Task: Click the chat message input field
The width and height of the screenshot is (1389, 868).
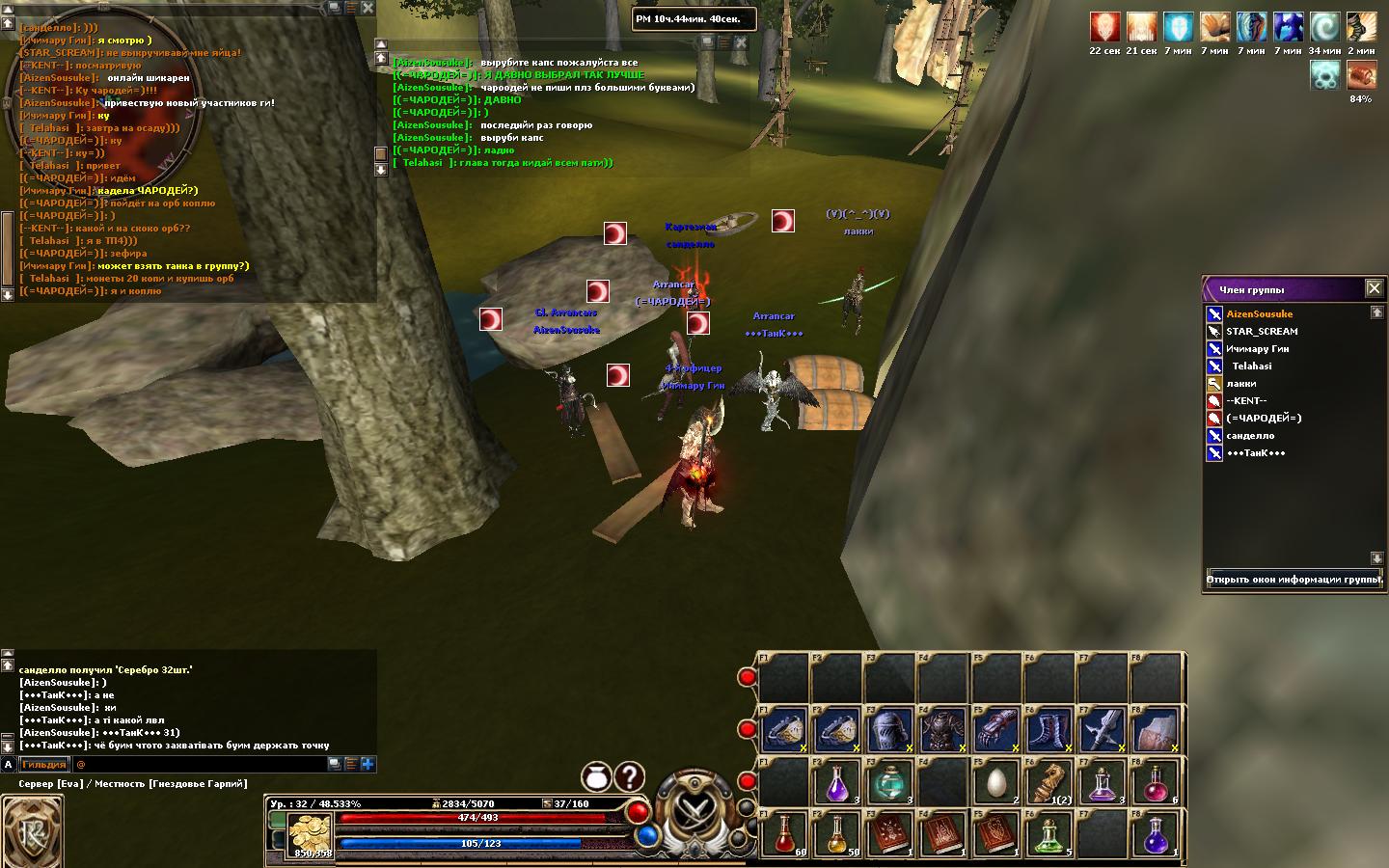Action: tap(198, 764)
